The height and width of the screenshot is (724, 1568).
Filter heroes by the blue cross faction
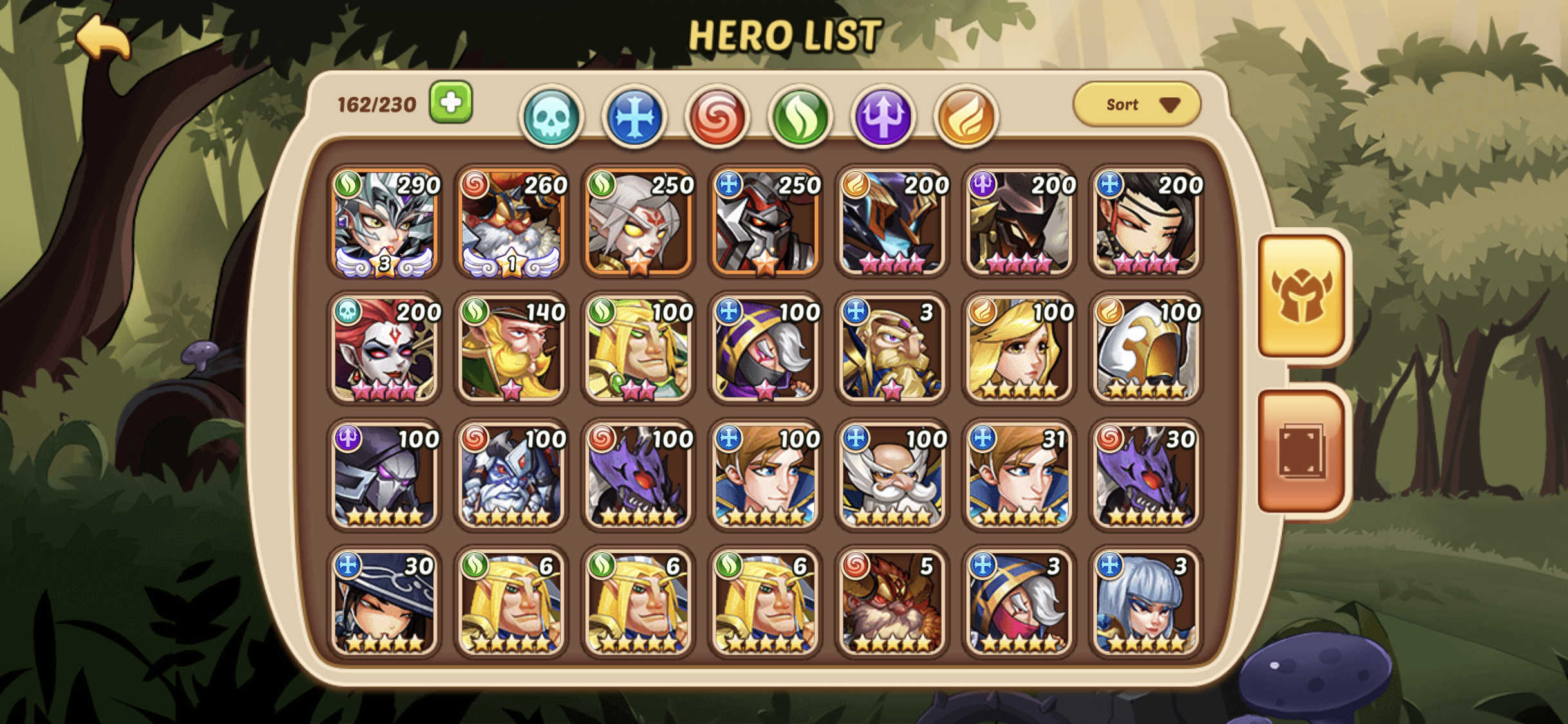(634, 117)
